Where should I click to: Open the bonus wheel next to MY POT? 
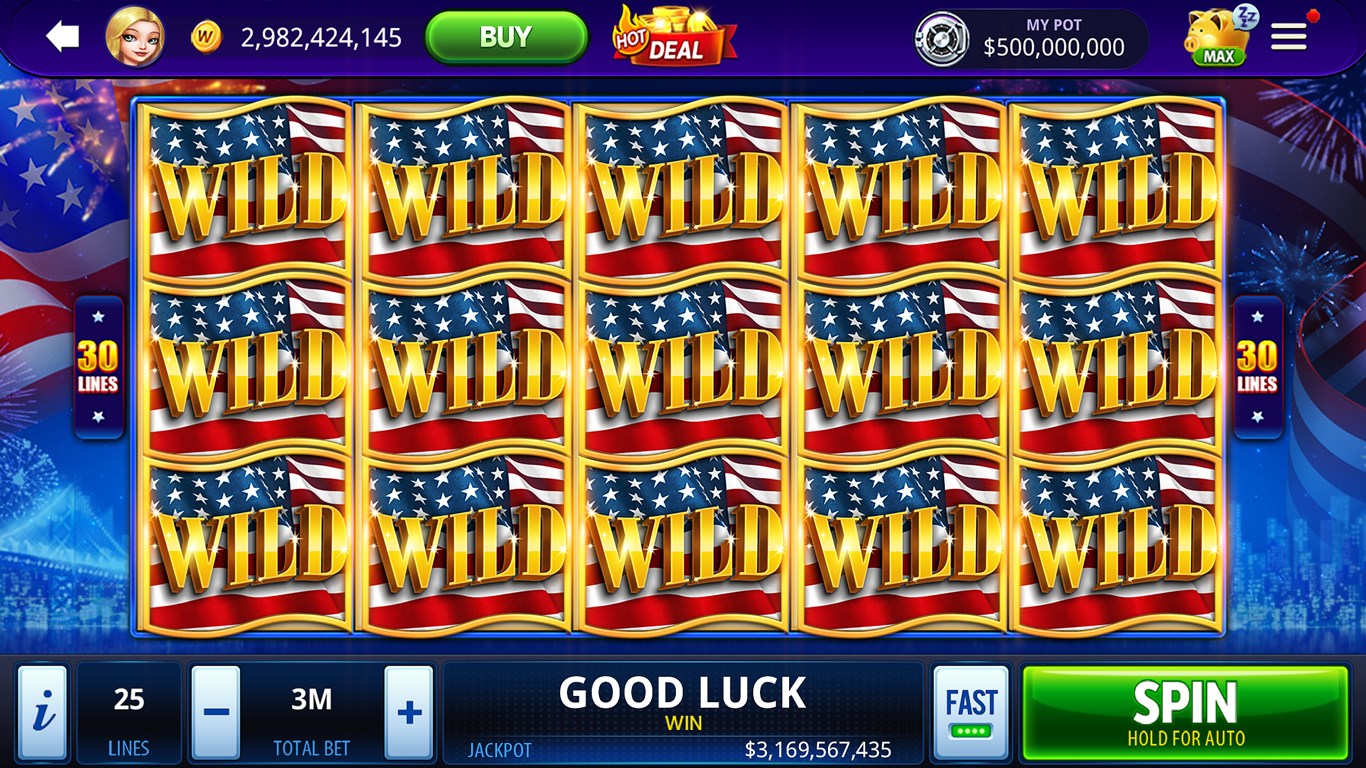(x=942, y=37)
